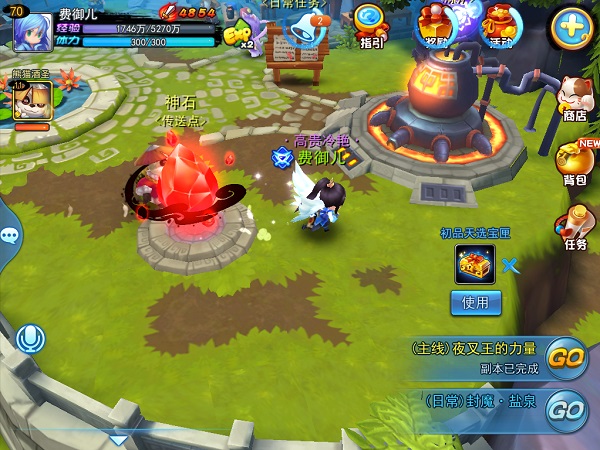Open the 指引 guide icon
The image size is (600, 450).
(x=371, y=24)
